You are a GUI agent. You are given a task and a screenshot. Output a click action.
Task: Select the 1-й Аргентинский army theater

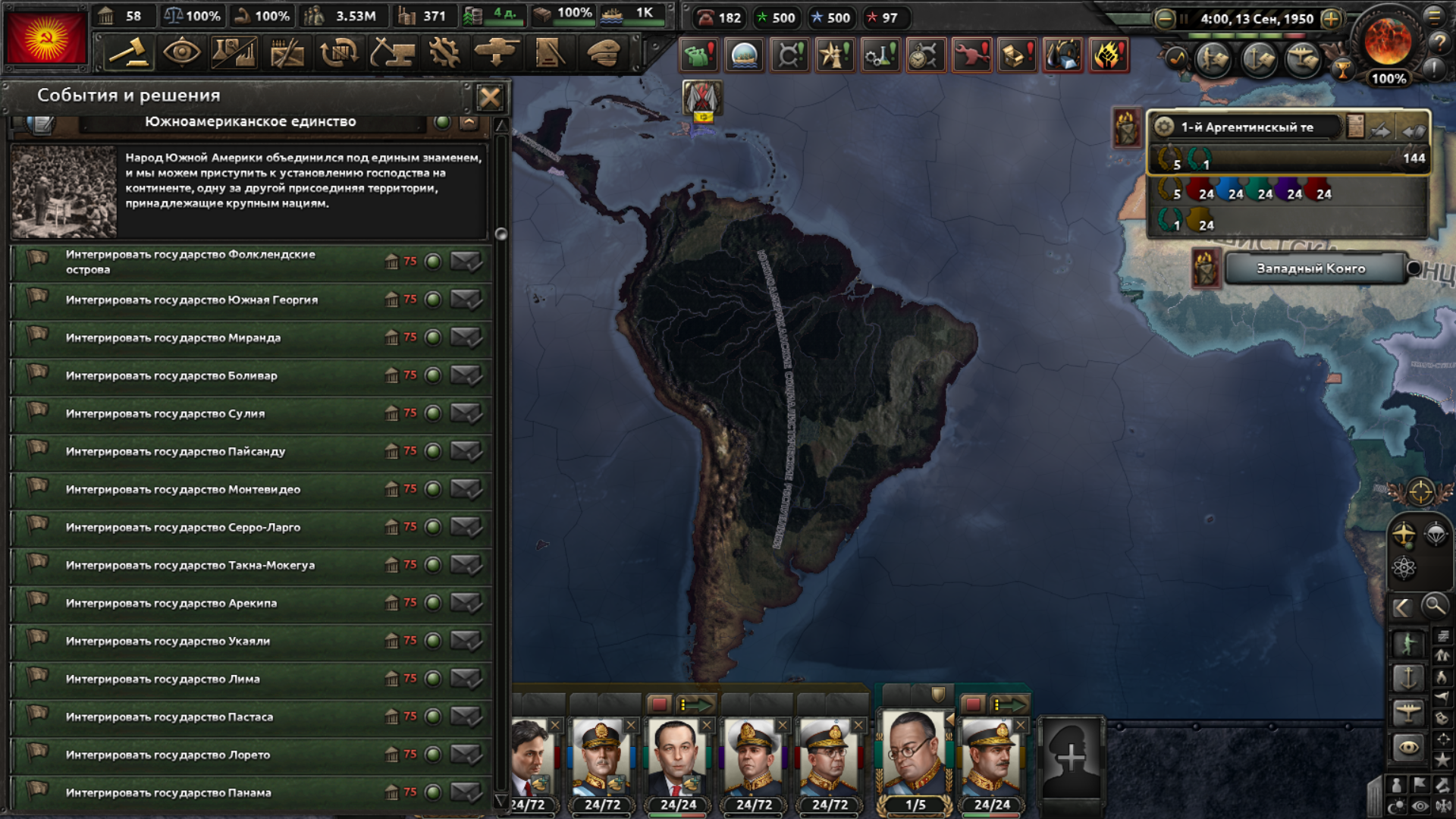1247,127
